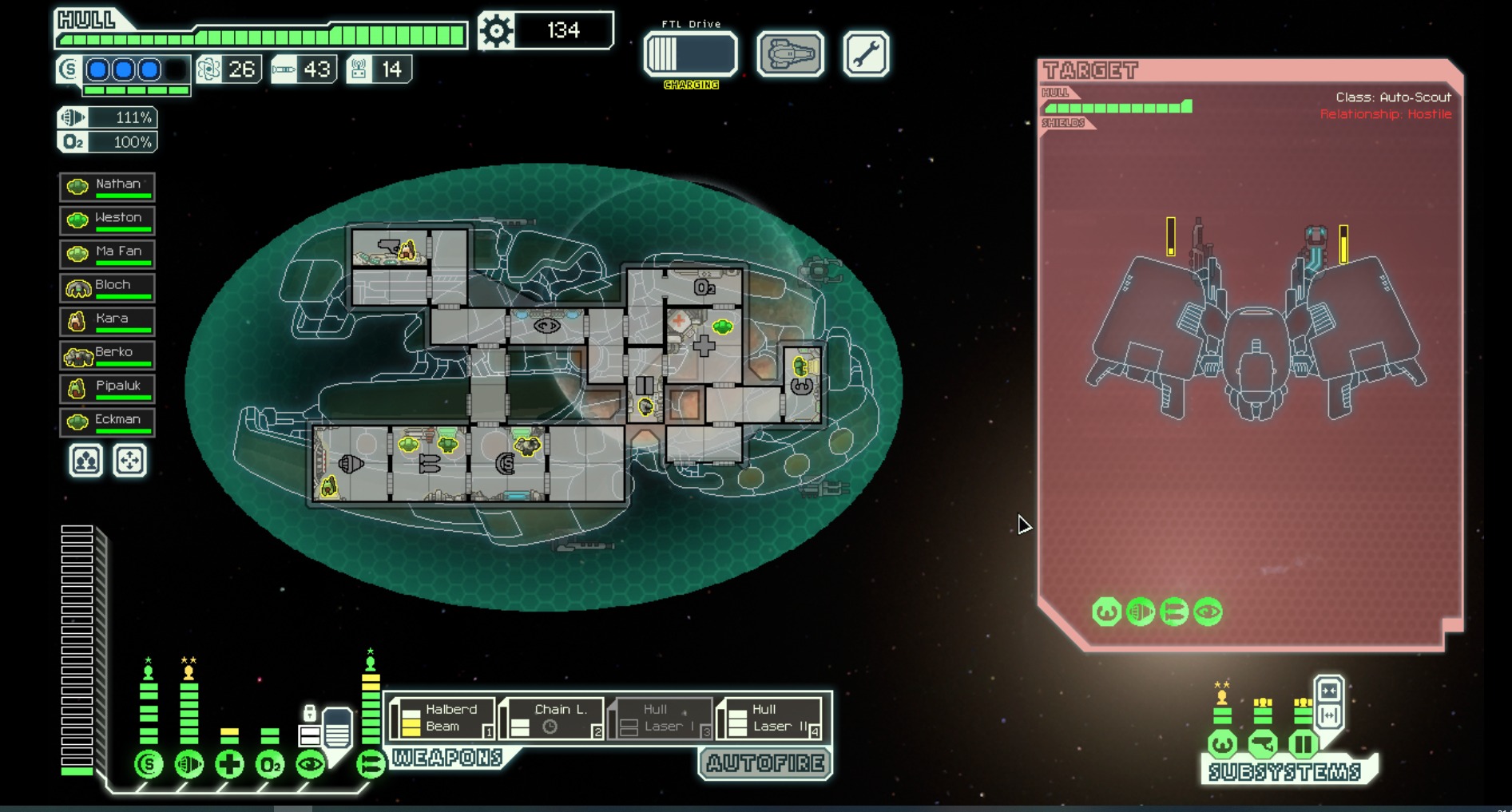Click the medbay system power icon
This screenshot has width=1512, height=812.
pyautogui.click(x=229, y=764)
